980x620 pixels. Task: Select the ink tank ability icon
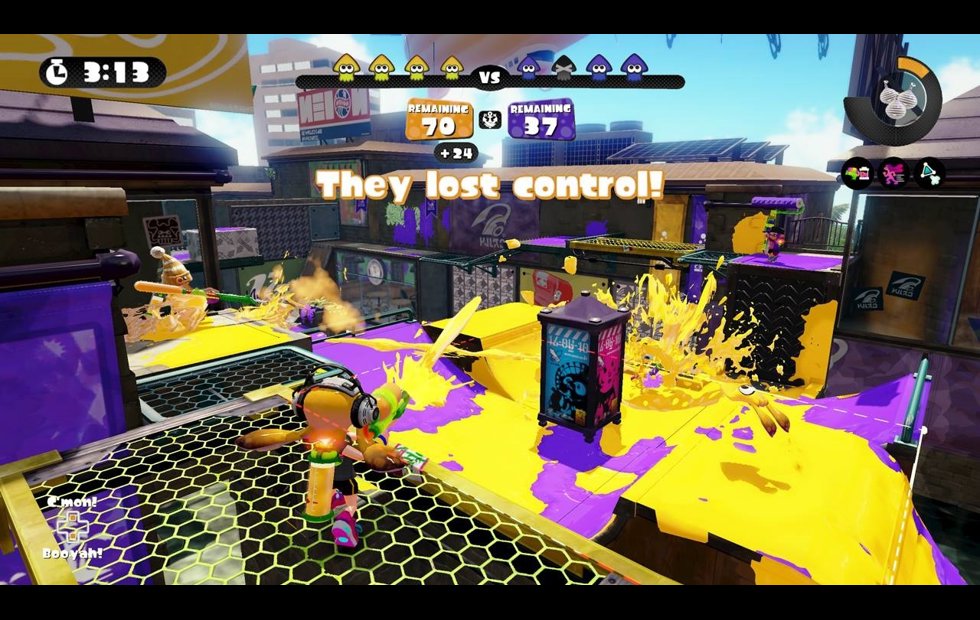click(x=858, y=174)
